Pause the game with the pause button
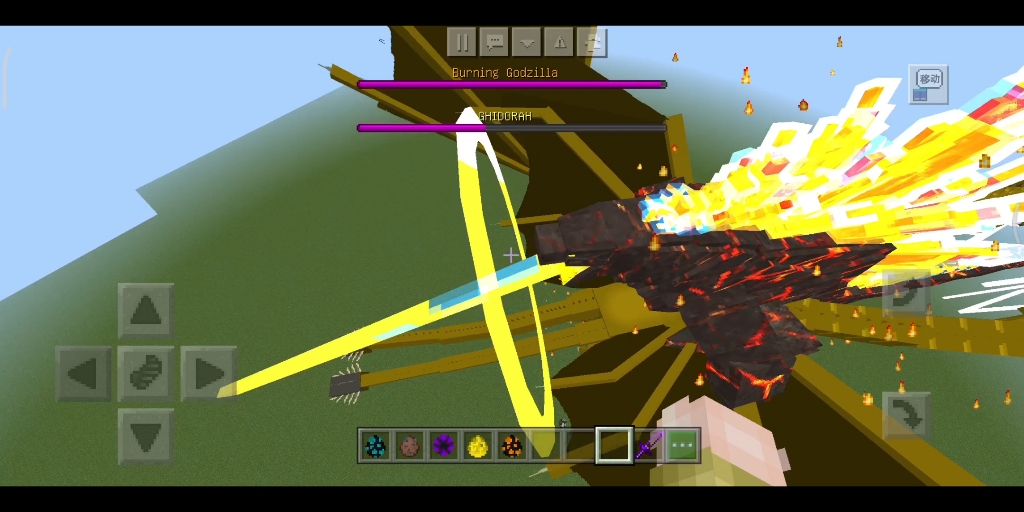The width and height of the screenshot is (1024, 512). pos(462,42)
